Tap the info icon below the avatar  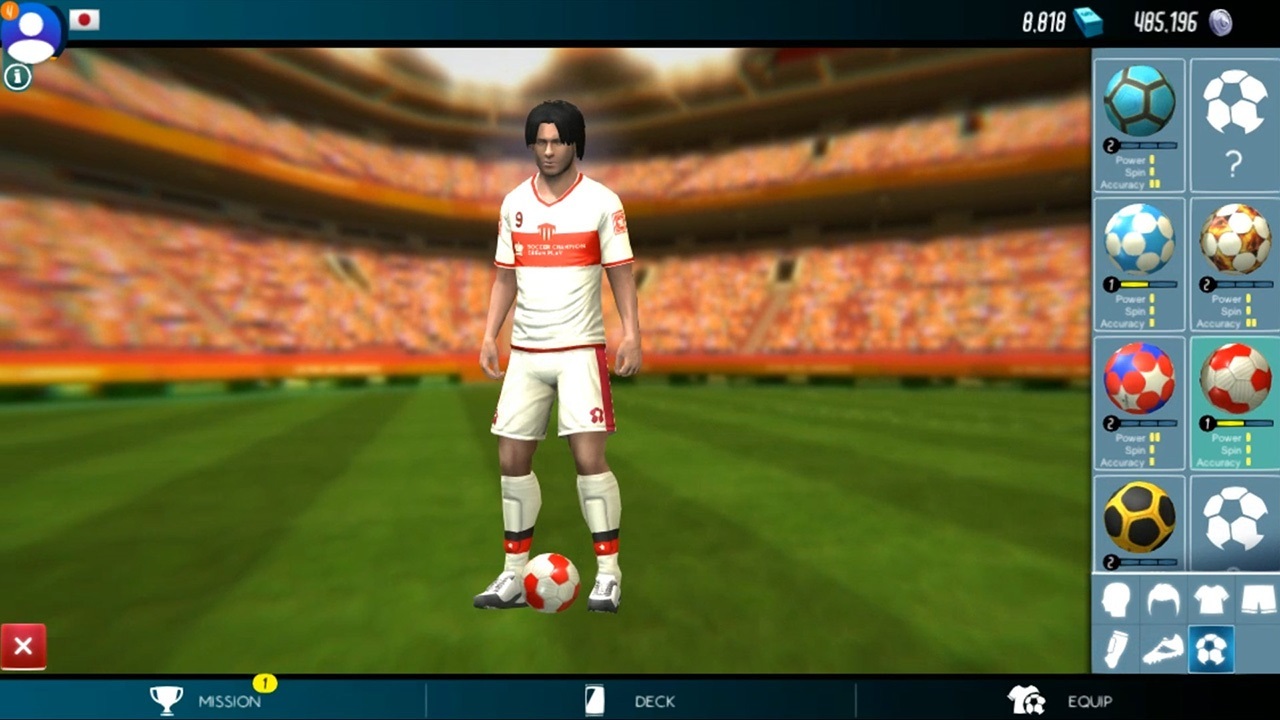pyautogui.click(x=17, y=76)
